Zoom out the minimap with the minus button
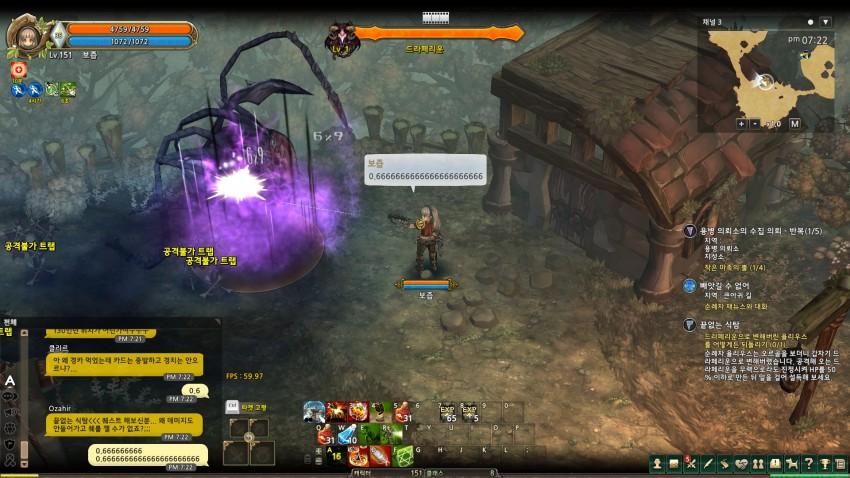The width and height of the screenshot is (850, 478). (755, 124)
